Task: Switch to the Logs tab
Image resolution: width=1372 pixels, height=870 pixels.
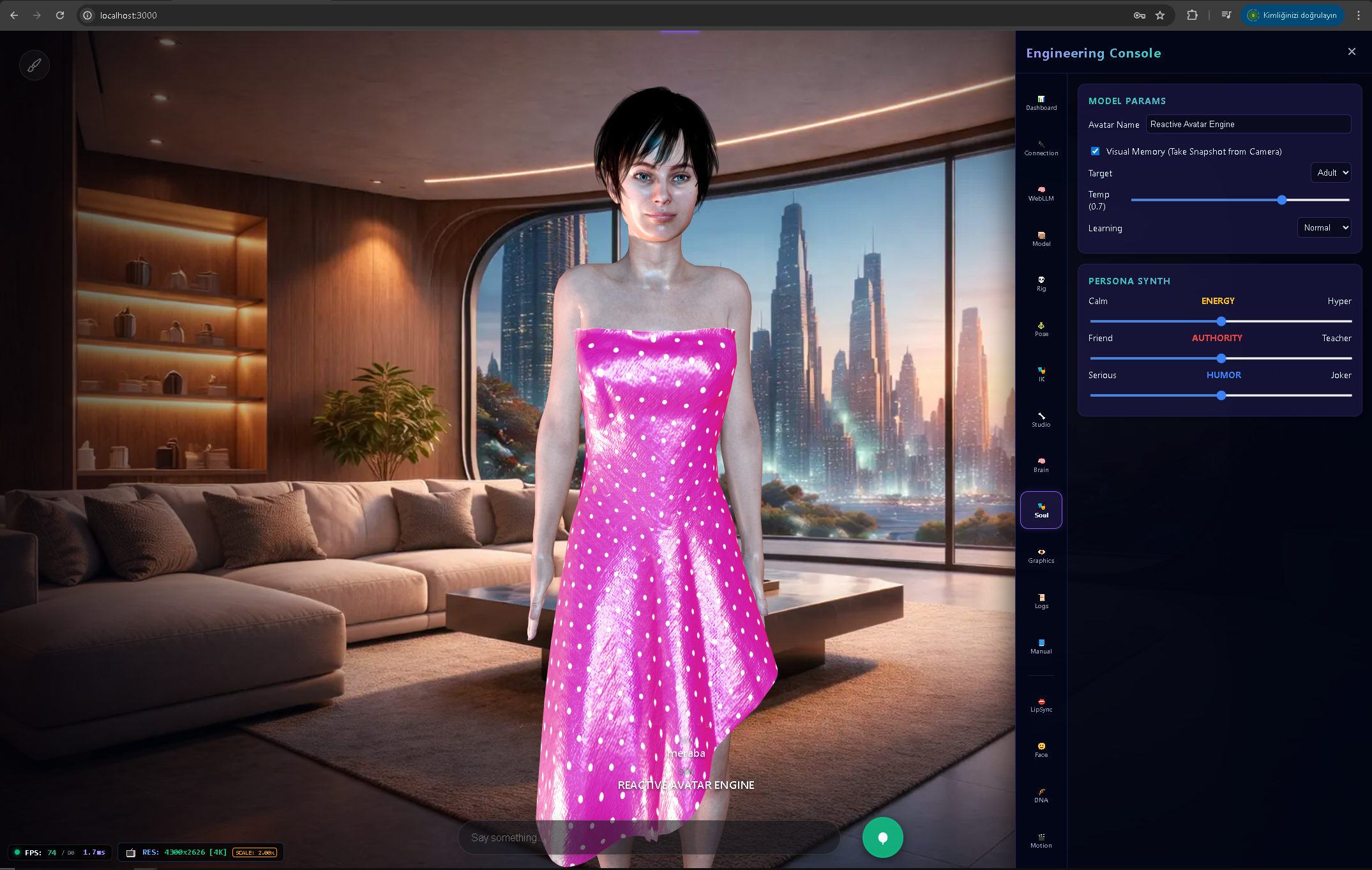Action: (x=1041, y=600)
